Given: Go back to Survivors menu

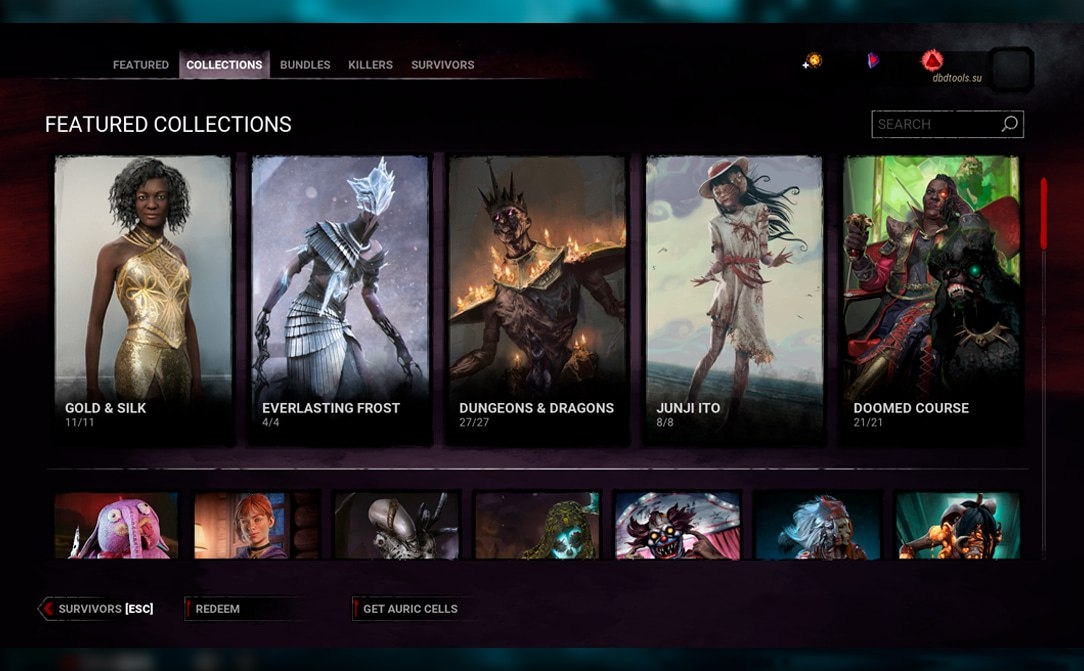Looking at the screenshot, I should [100, 609].
